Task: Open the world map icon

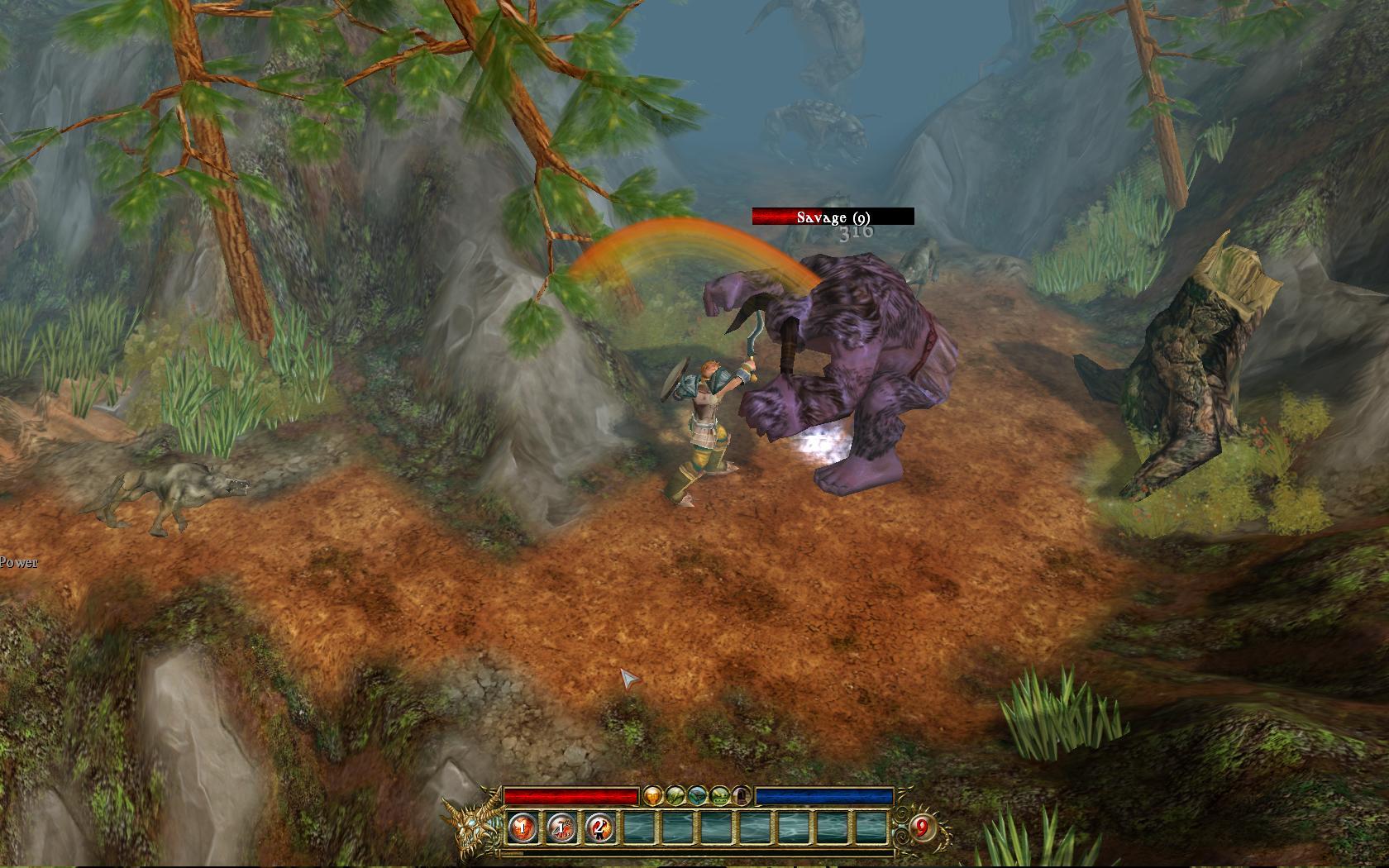Action: (697, 796)
